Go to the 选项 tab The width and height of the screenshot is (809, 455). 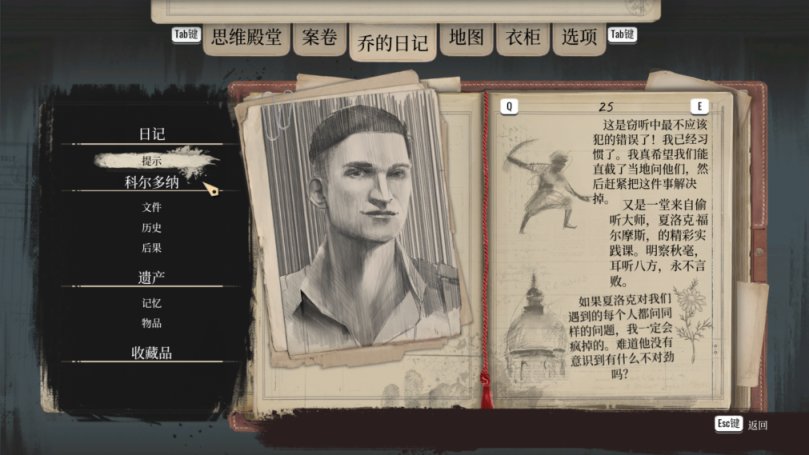coord(579,39)
